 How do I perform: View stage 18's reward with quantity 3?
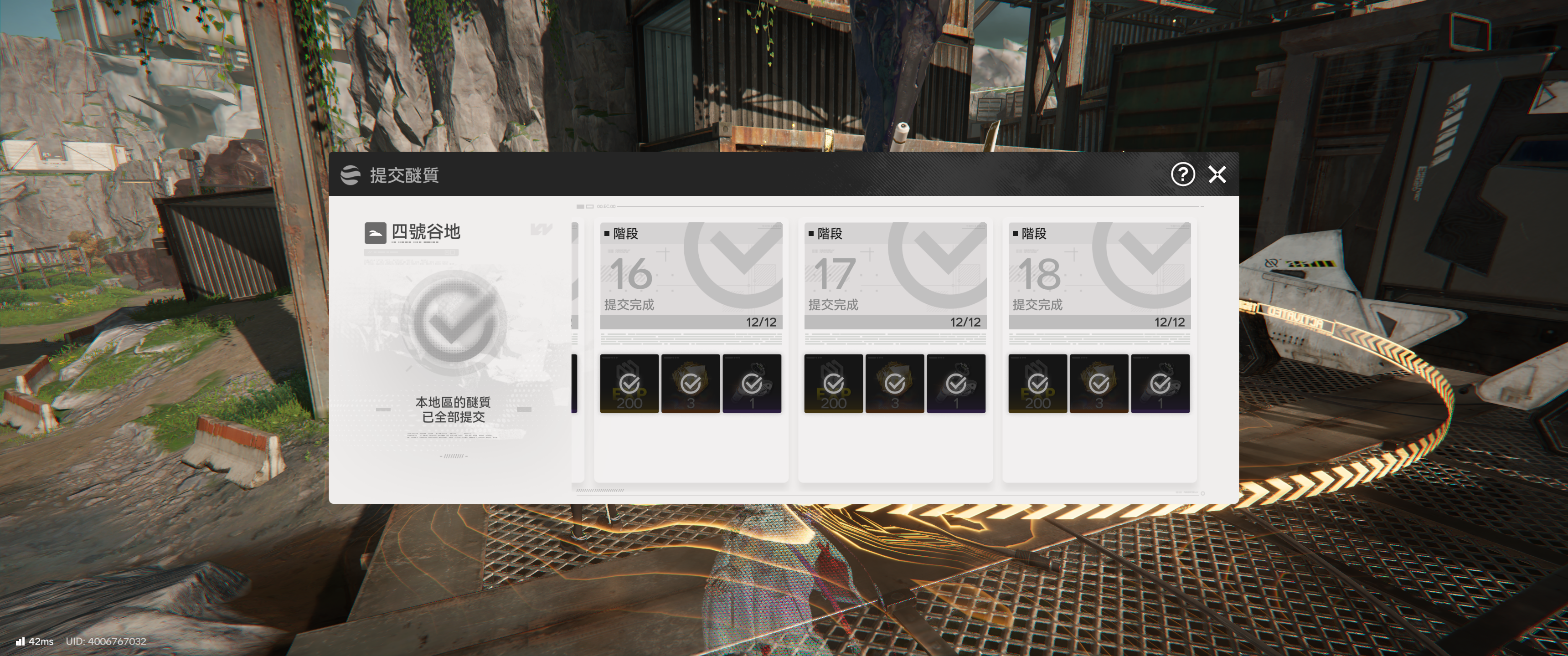coord(1099,384)
